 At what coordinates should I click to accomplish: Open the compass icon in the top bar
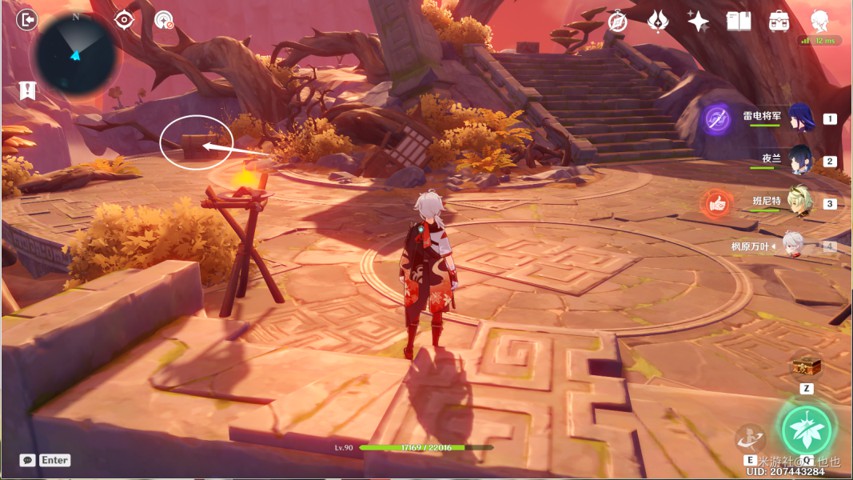(618, 21)
